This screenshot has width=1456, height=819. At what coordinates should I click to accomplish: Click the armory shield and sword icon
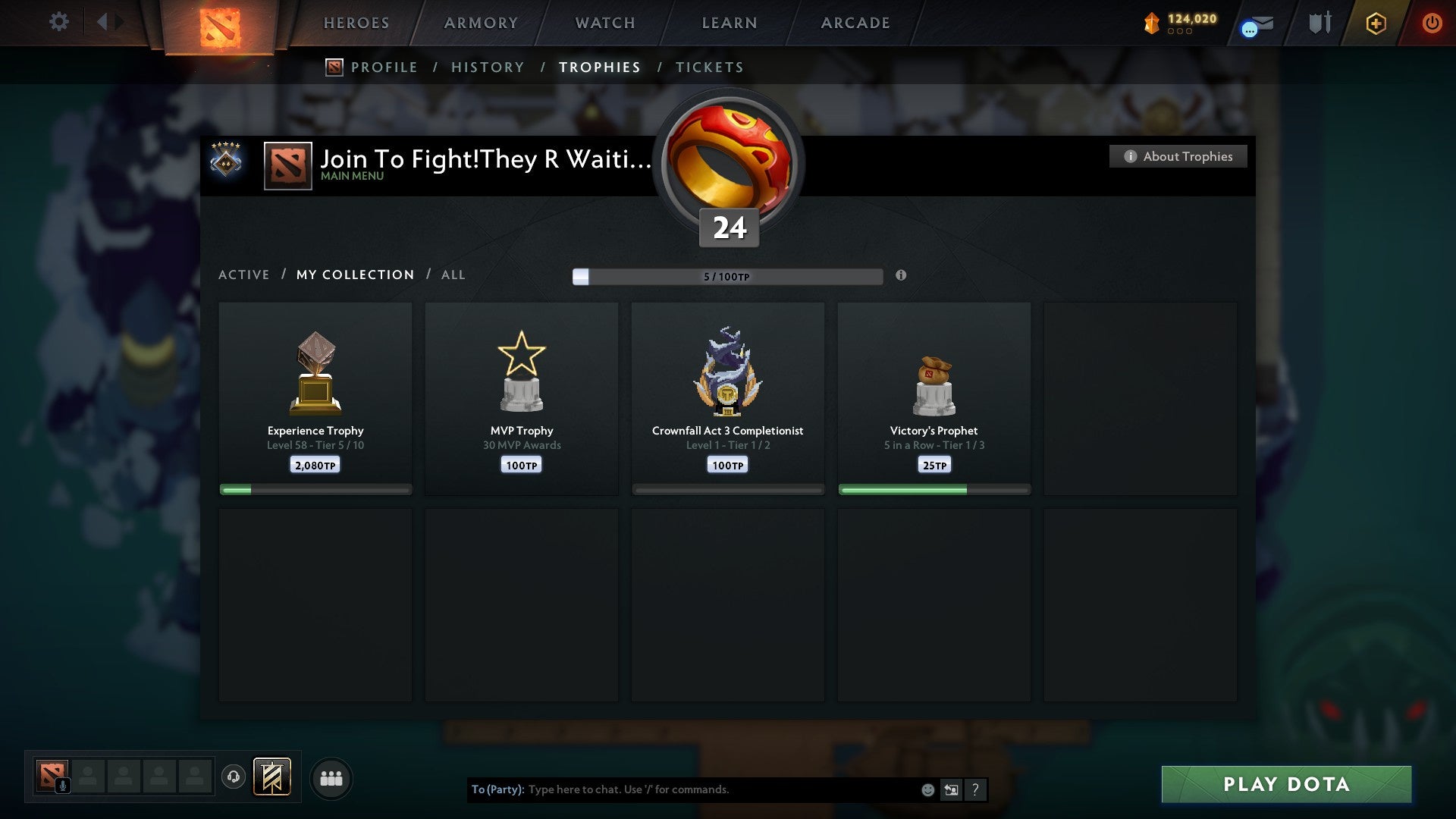1319,23
